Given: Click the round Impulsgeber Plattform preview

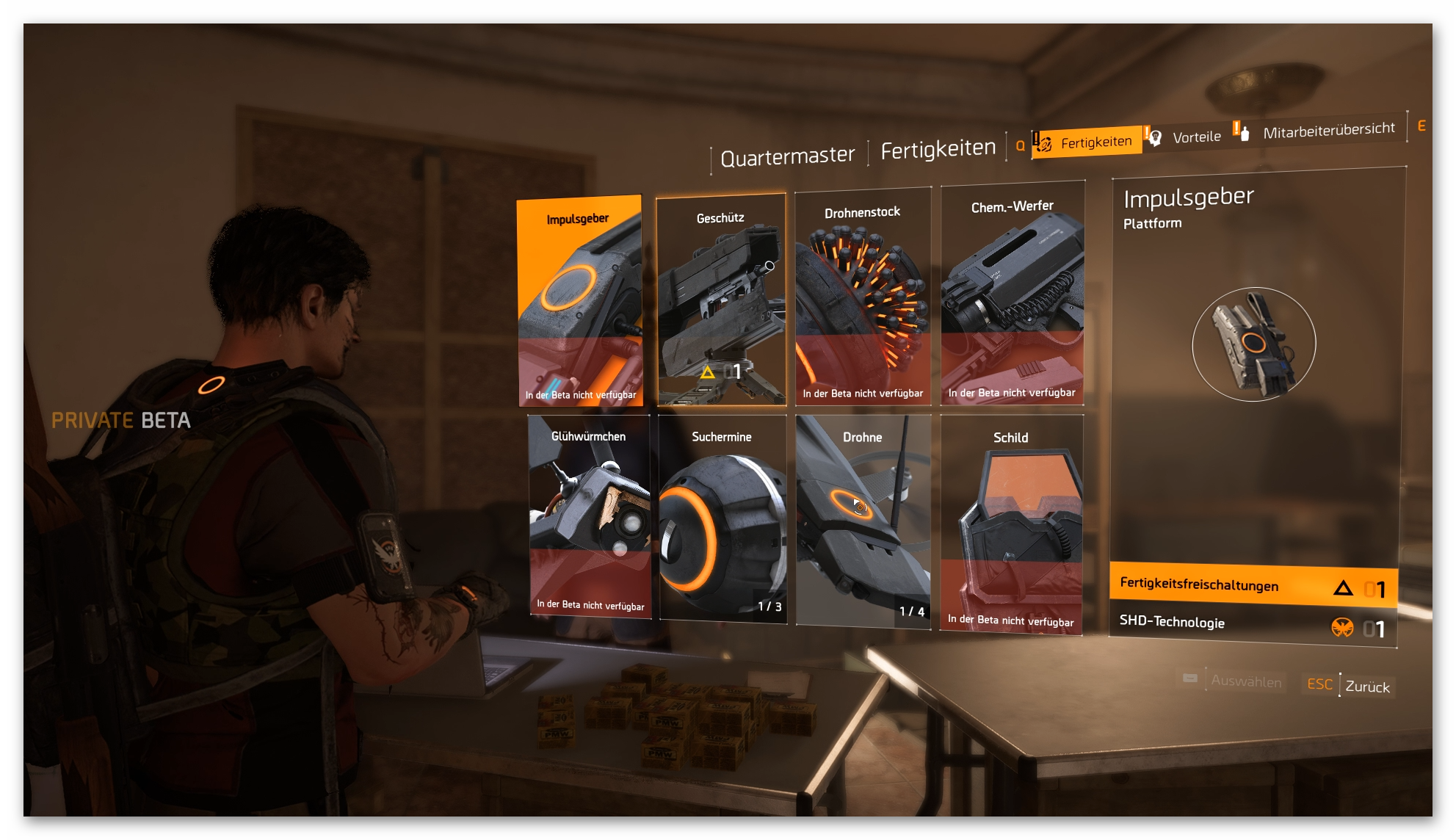Looking at the screenshot, I should tap(1253, 344).
